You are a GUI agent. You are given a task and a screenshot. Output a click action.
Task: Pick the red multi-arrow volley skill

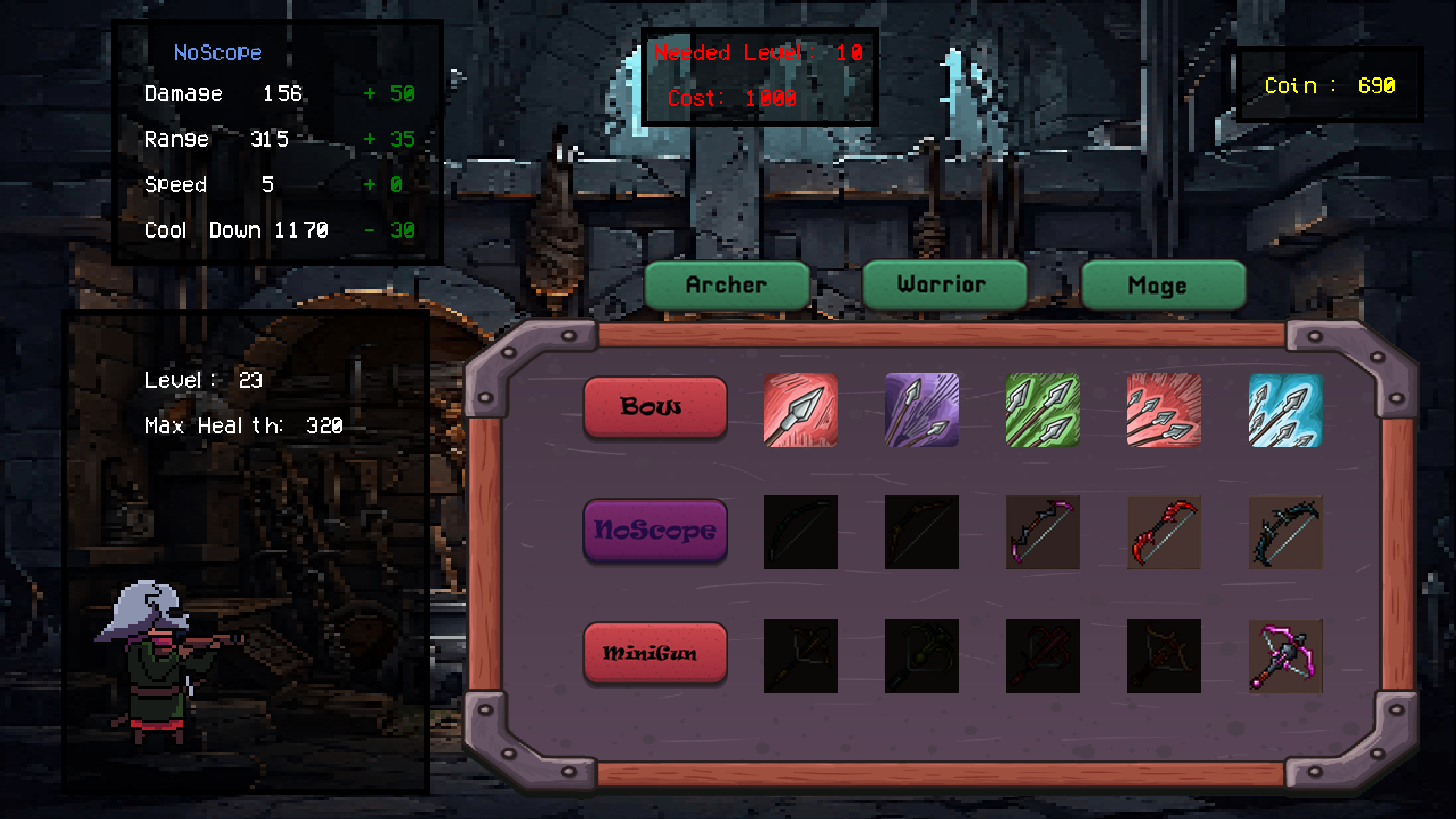1164,410
